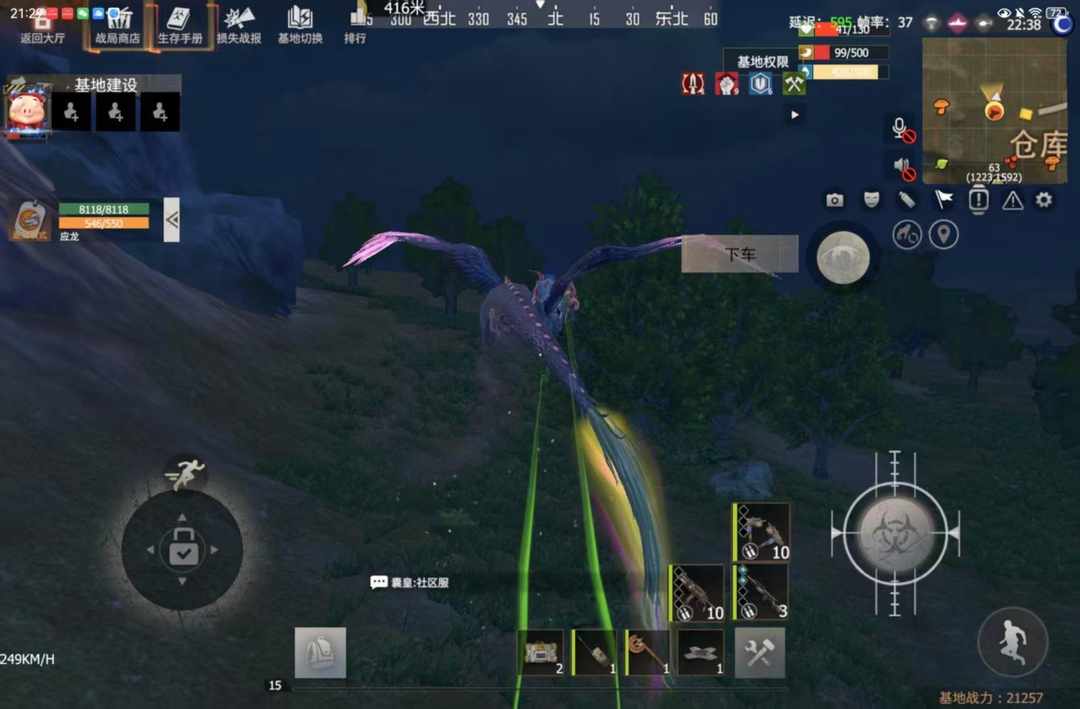
Task: Click the camera screenshot icon
Action: [x=835, y=200]
